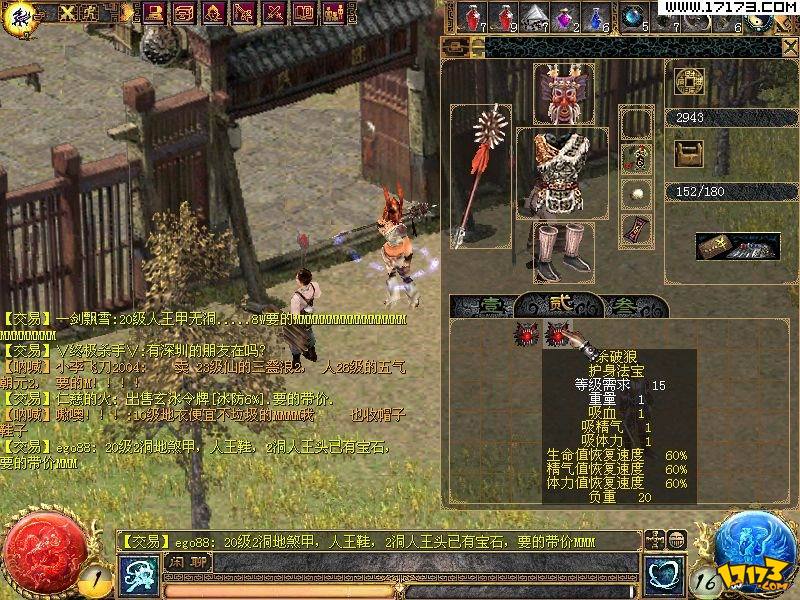Viewport: 800px width, 600px height.
Task: Select the red scroll accessory slot
Action: pos(636,228)
